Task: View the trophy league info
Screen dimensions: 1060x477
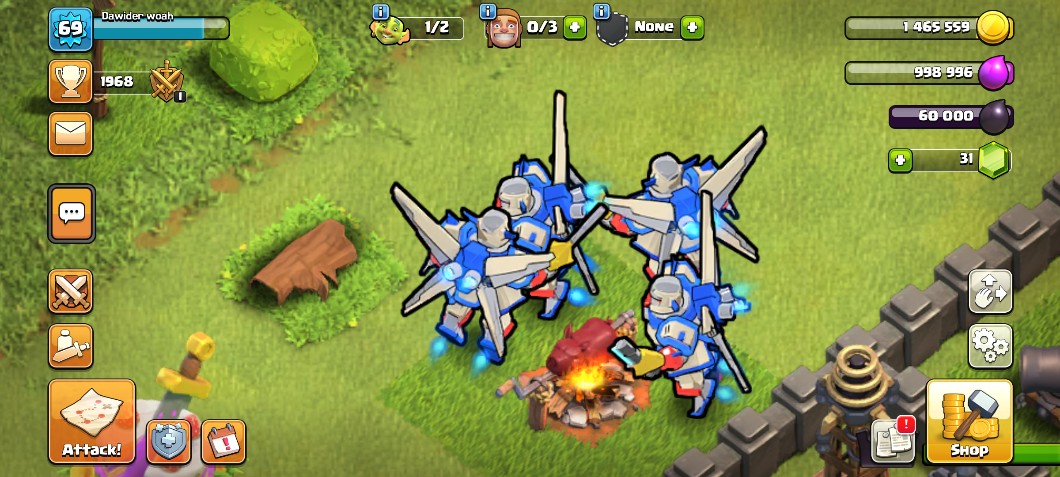Action: [x=71, y=82]
